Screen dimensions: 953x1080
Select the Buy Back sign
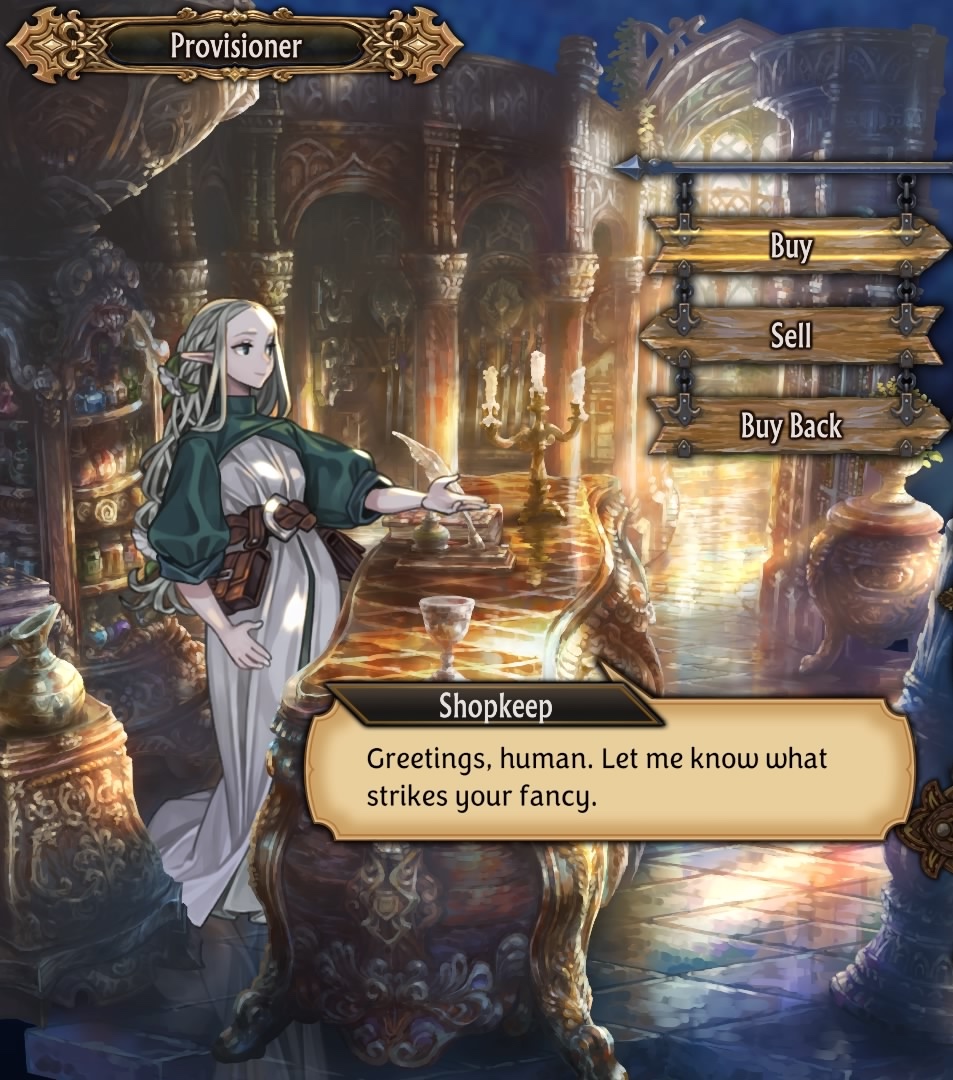point(790,426)
